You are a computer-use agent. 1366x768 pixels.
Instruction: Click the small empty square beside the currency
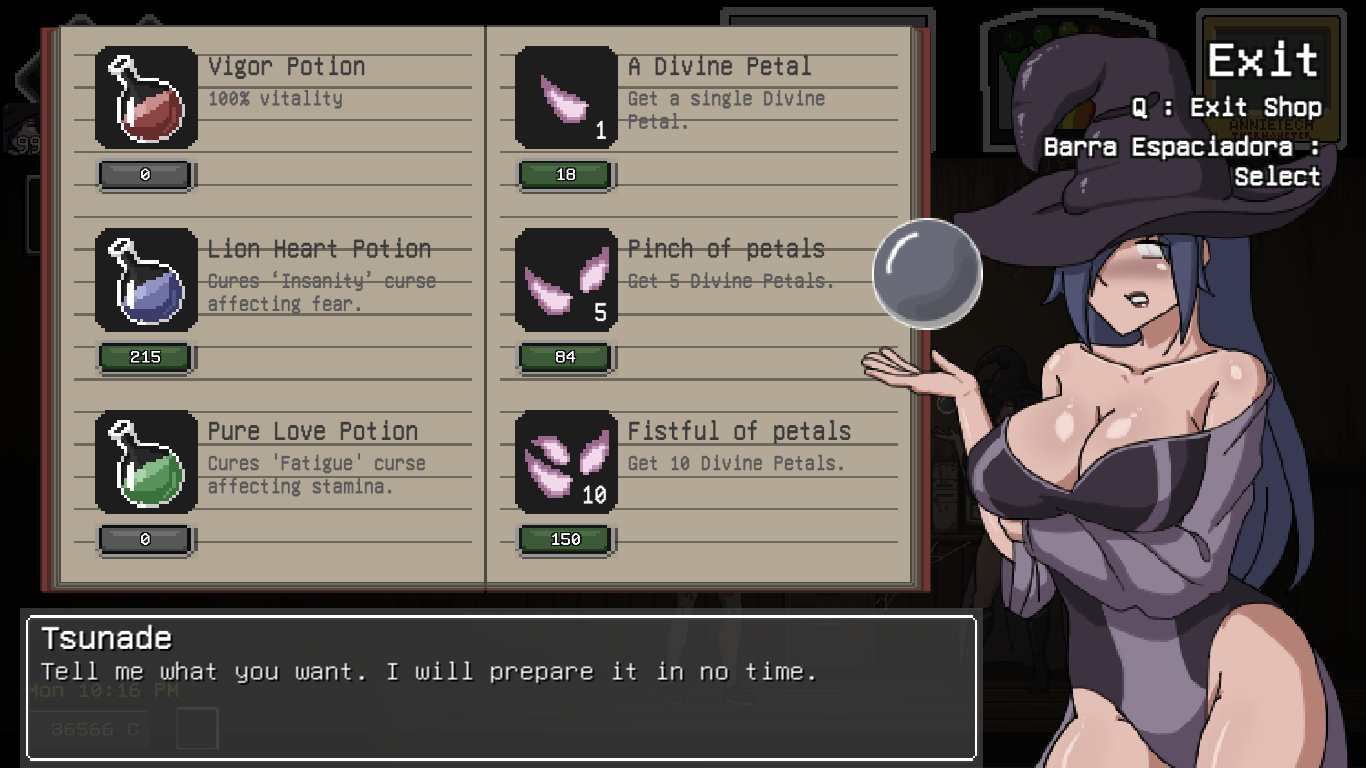click(197, 729)
